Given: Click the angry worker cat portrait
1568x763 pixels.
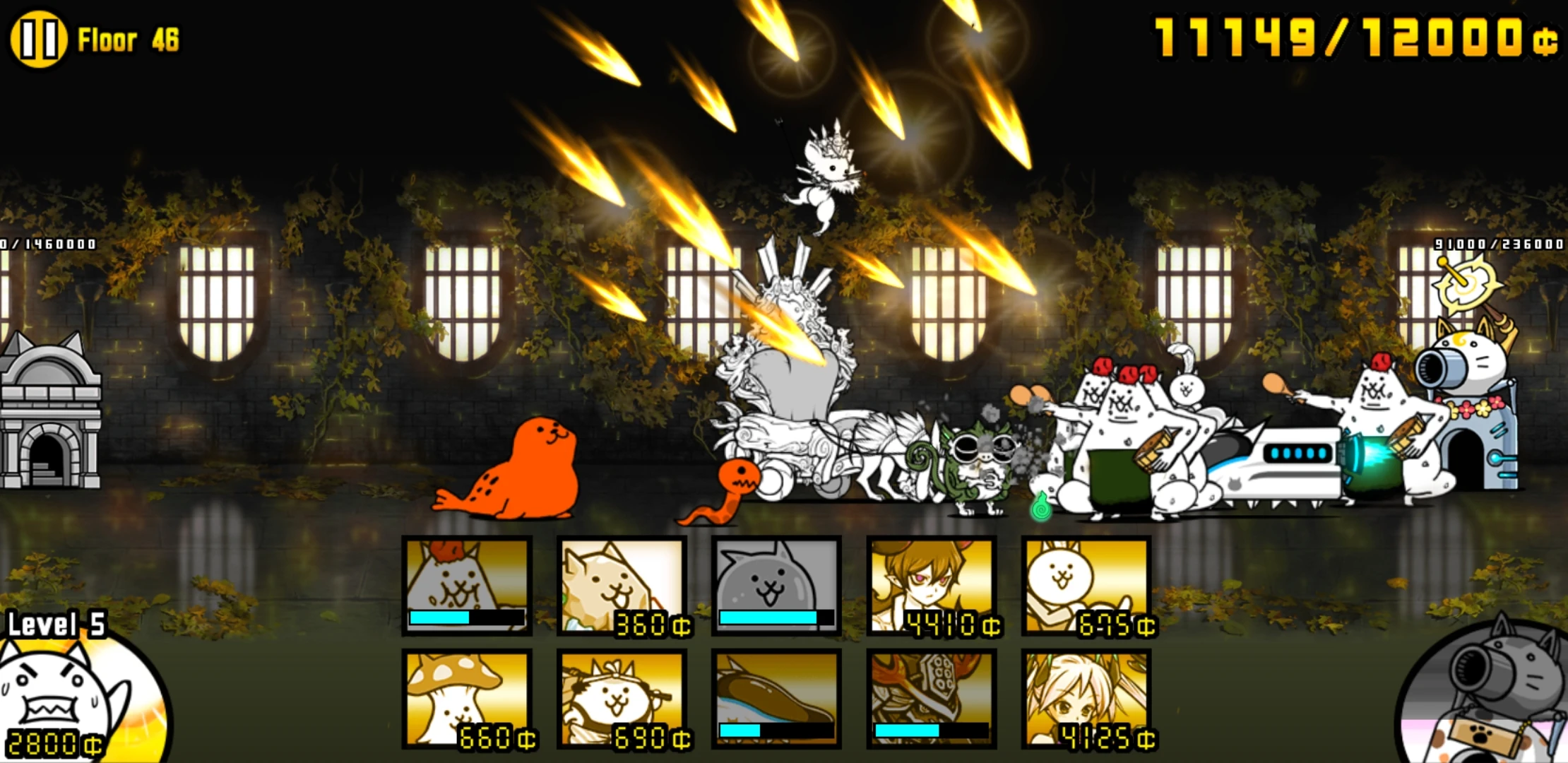Looking at the screenshot, I should coord(57,699).
